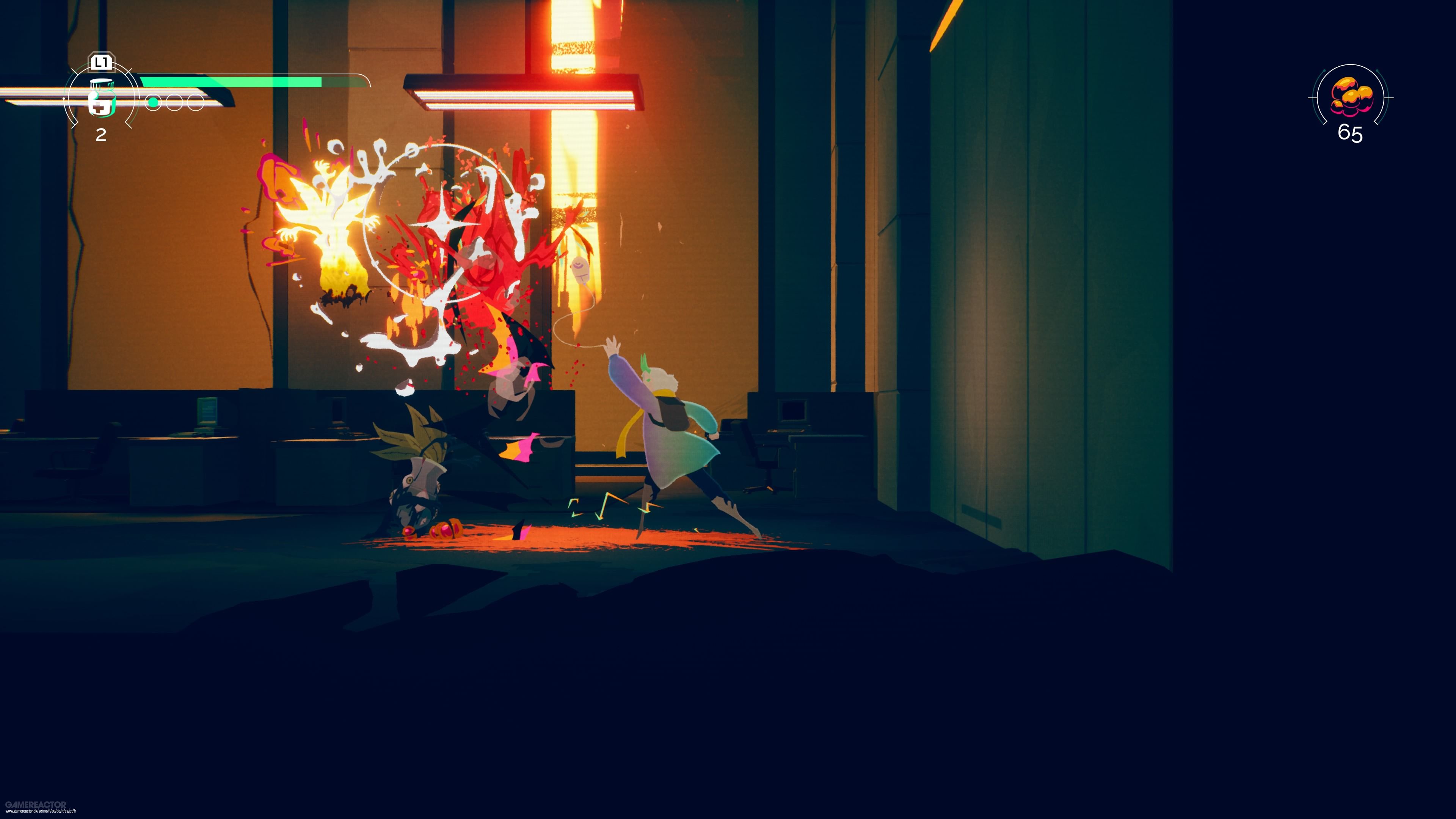Image resolution: width=1456 pixels, height=819 pixels.
Task: Click the flask charge count number 2
Action: tap(102, 136)
